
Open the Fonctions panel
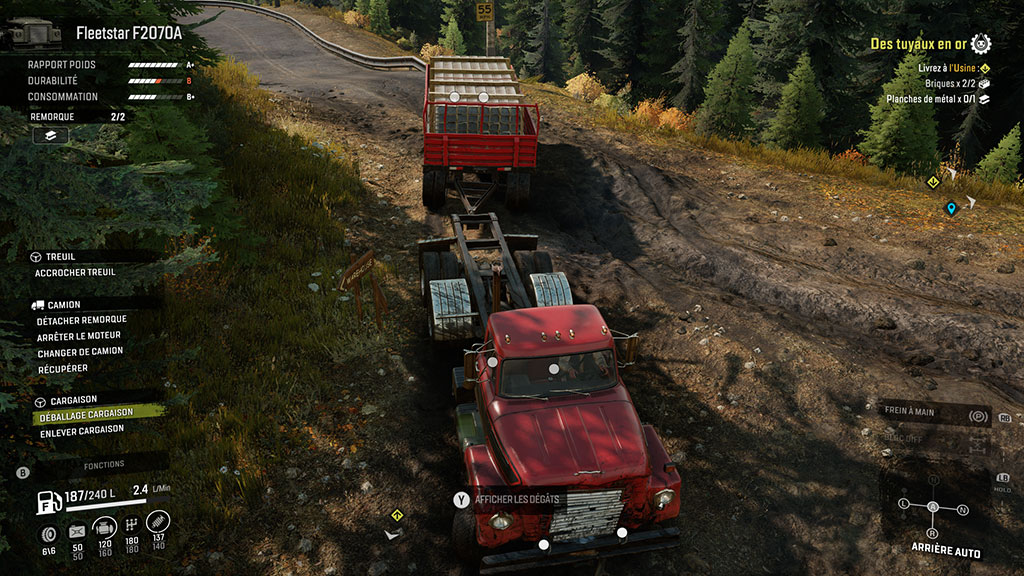point(104,465)
